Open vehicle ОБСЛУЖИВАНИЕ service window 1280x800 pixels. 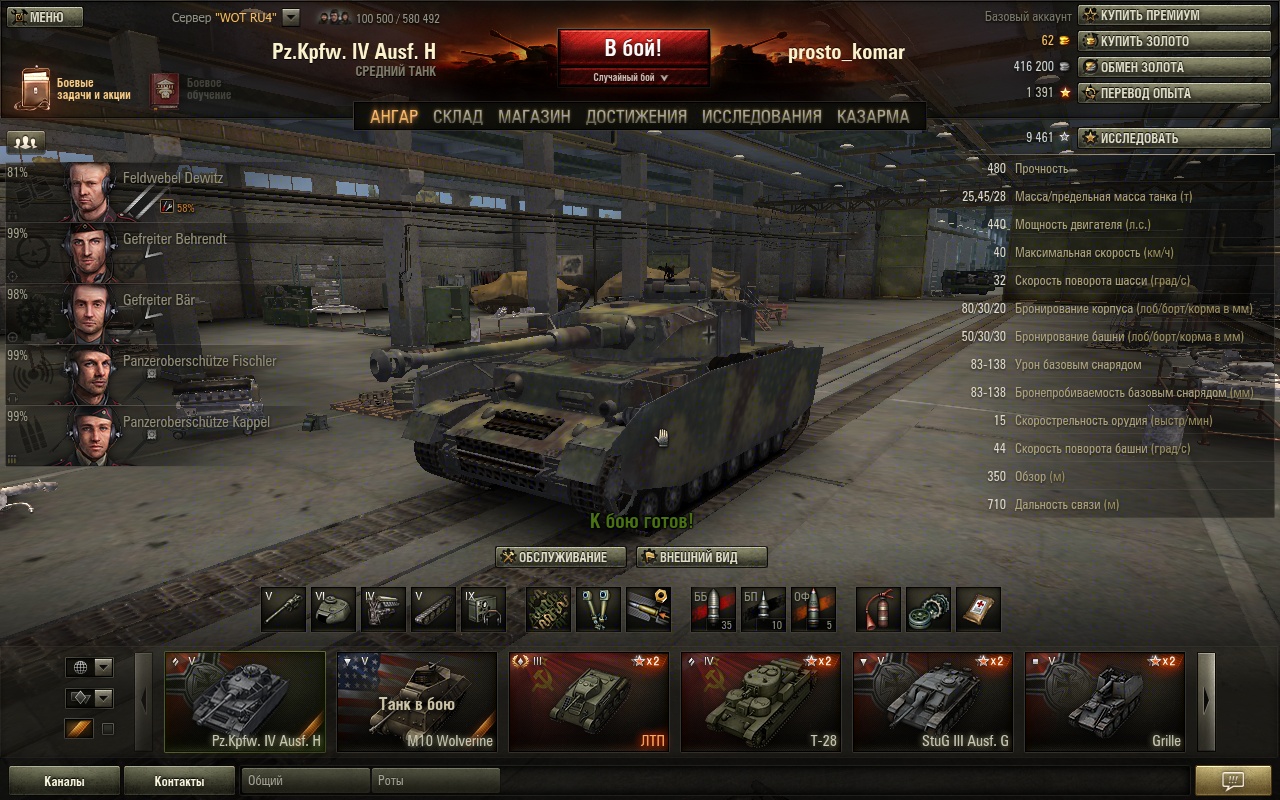click(x=561, y=557)
